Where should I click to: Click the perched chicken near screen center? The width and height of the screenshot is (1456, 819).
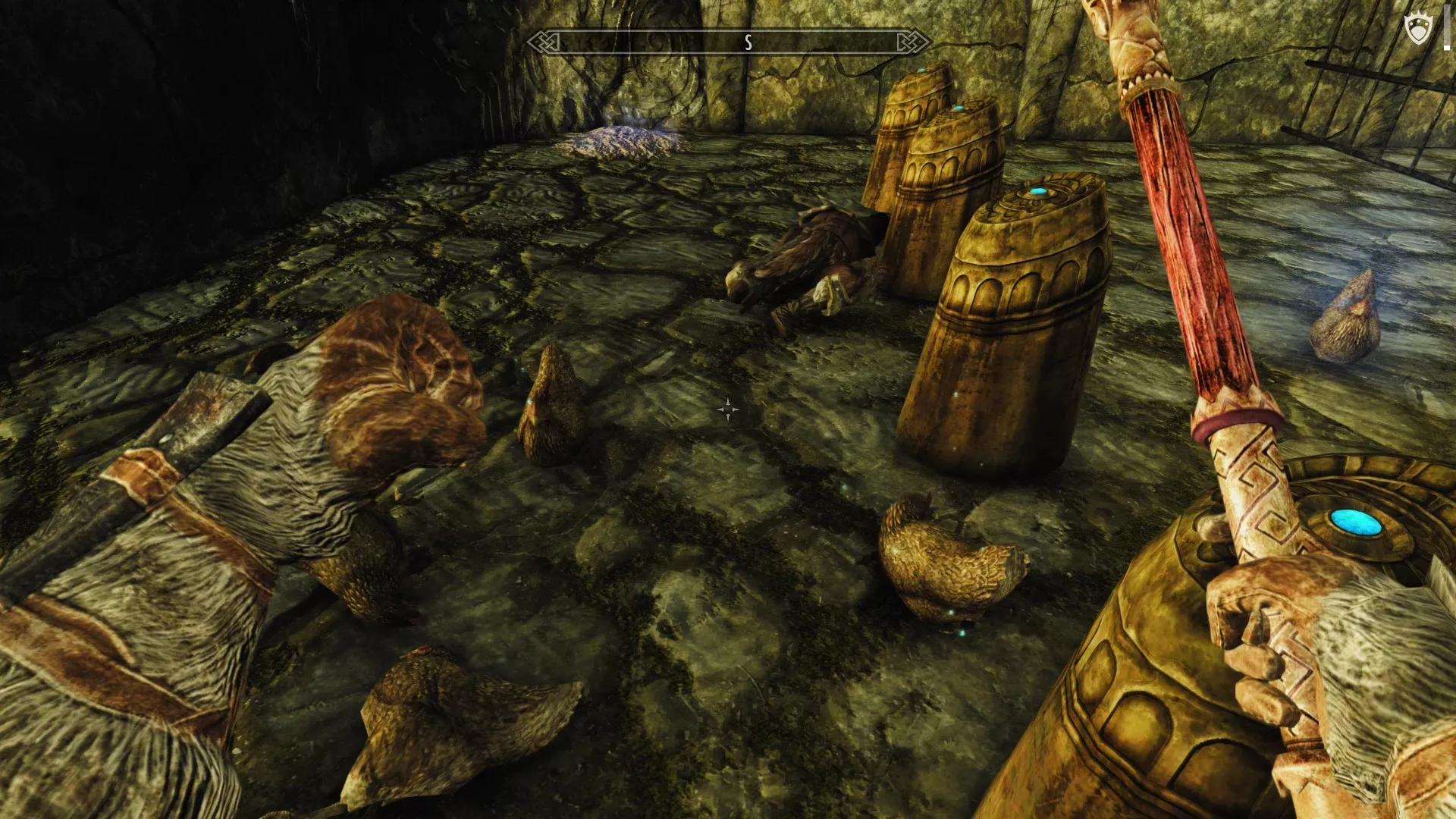click(554, 409)
